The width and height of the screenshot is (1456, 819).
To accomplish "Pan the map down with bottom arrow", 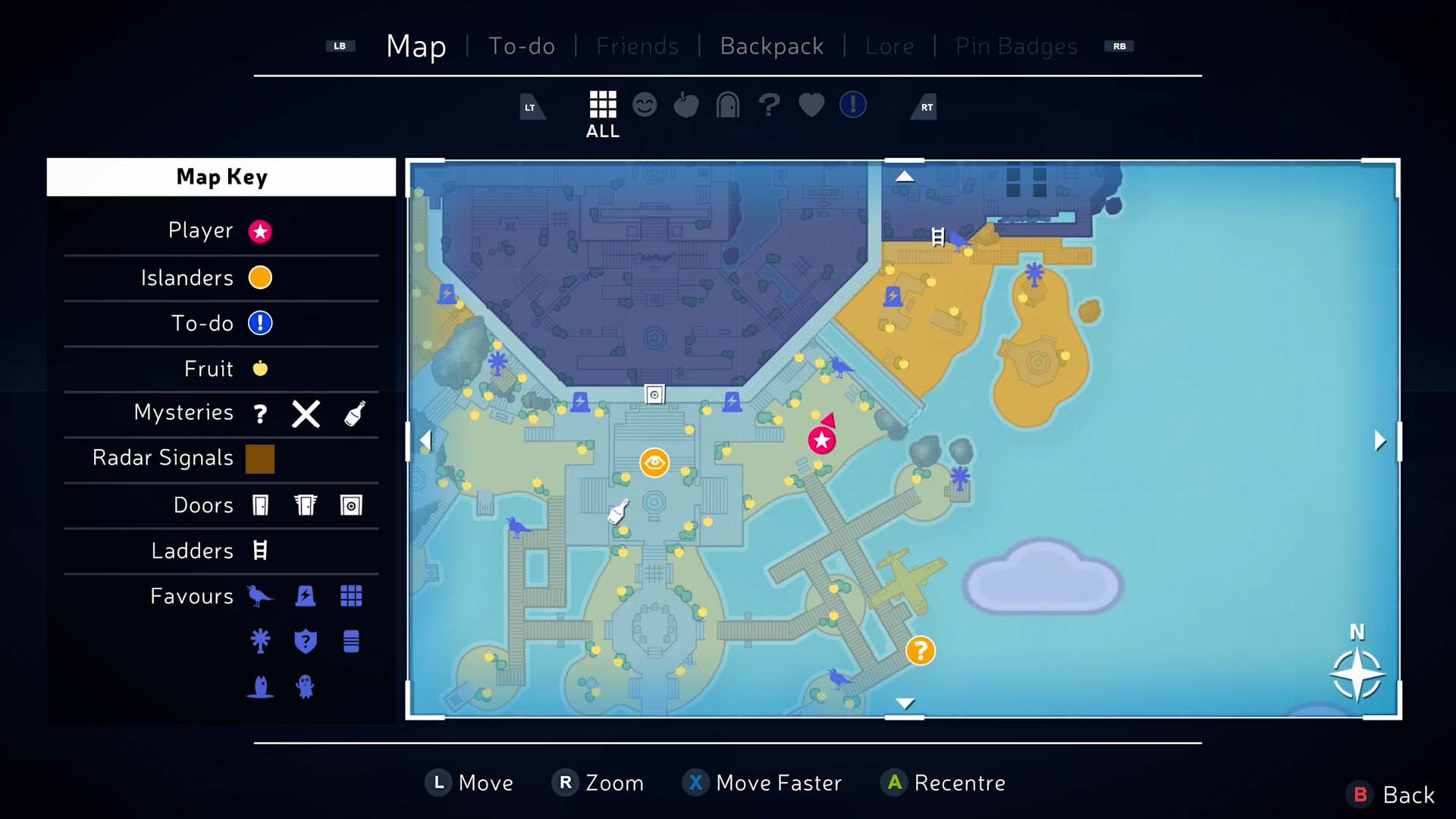I will point(905,703).
